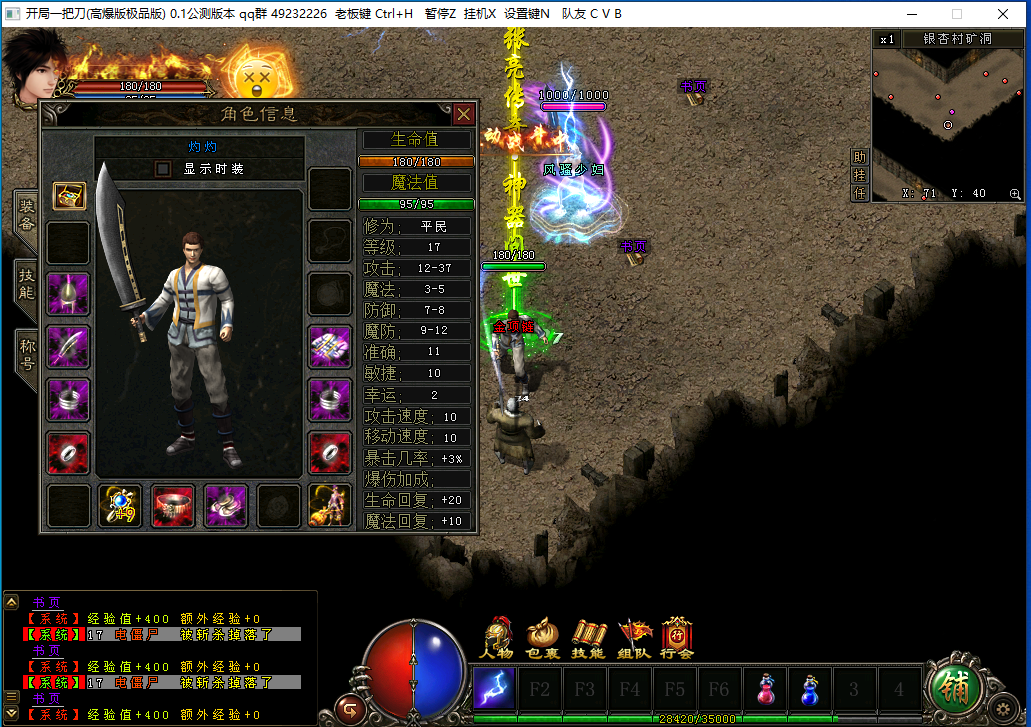Use the red health potion in hotbar
1031x727 pixels.
[x=766, y=688]
